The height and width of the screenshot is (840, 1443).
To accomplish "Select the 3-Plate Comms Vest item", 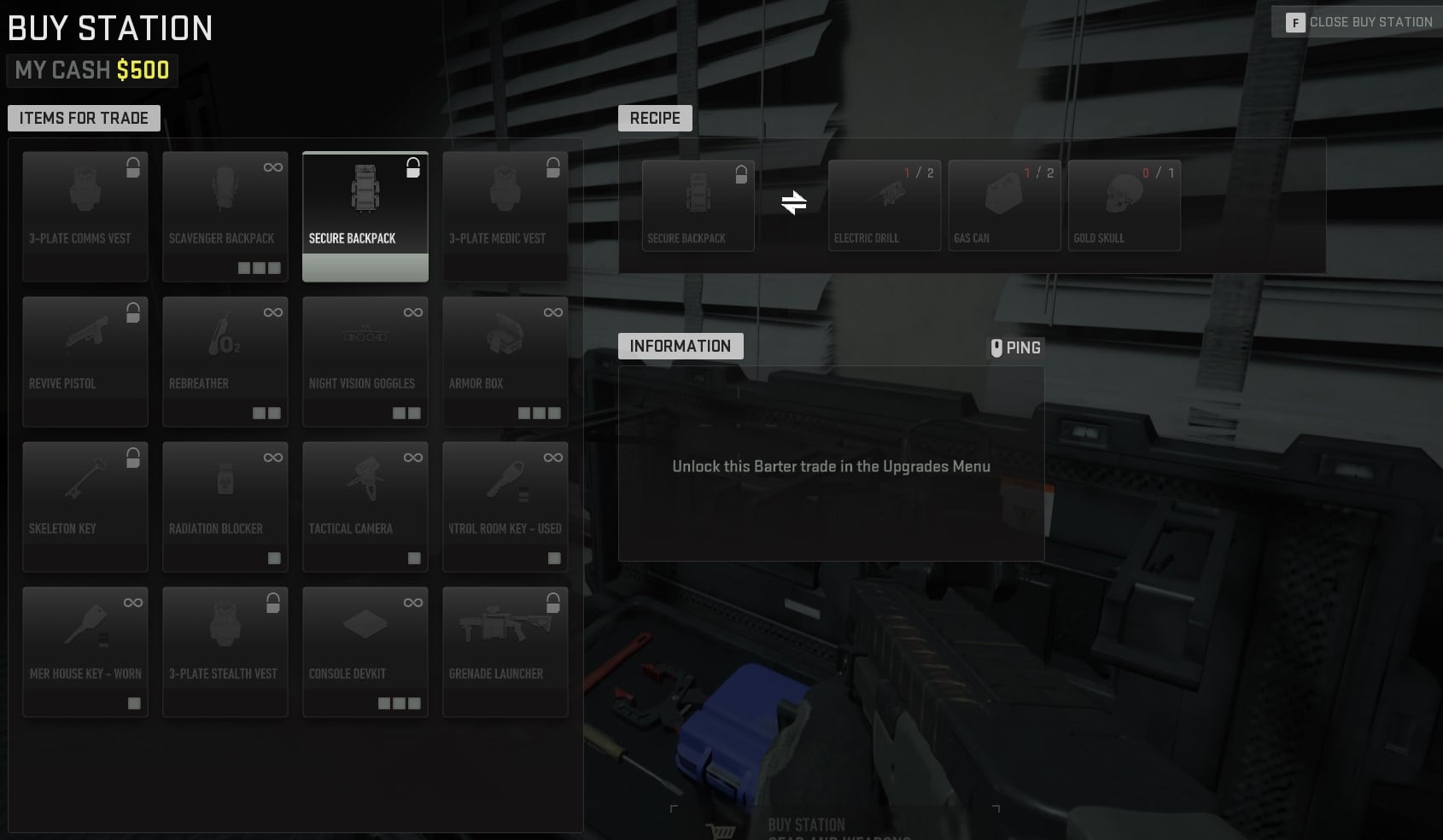I will (x=85, y=216).
